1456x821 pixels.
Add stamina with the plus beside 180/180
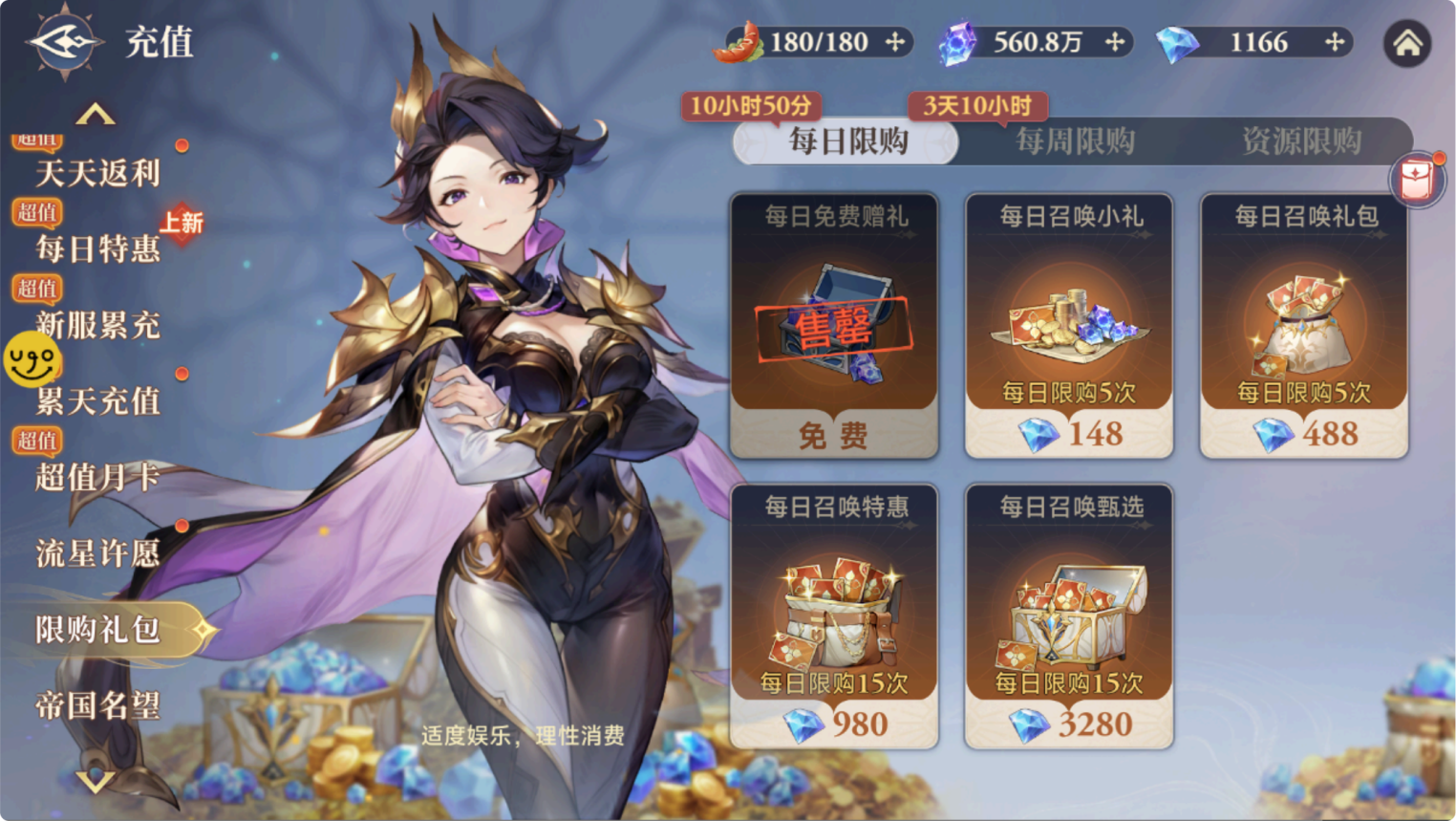tap(895, 42)
